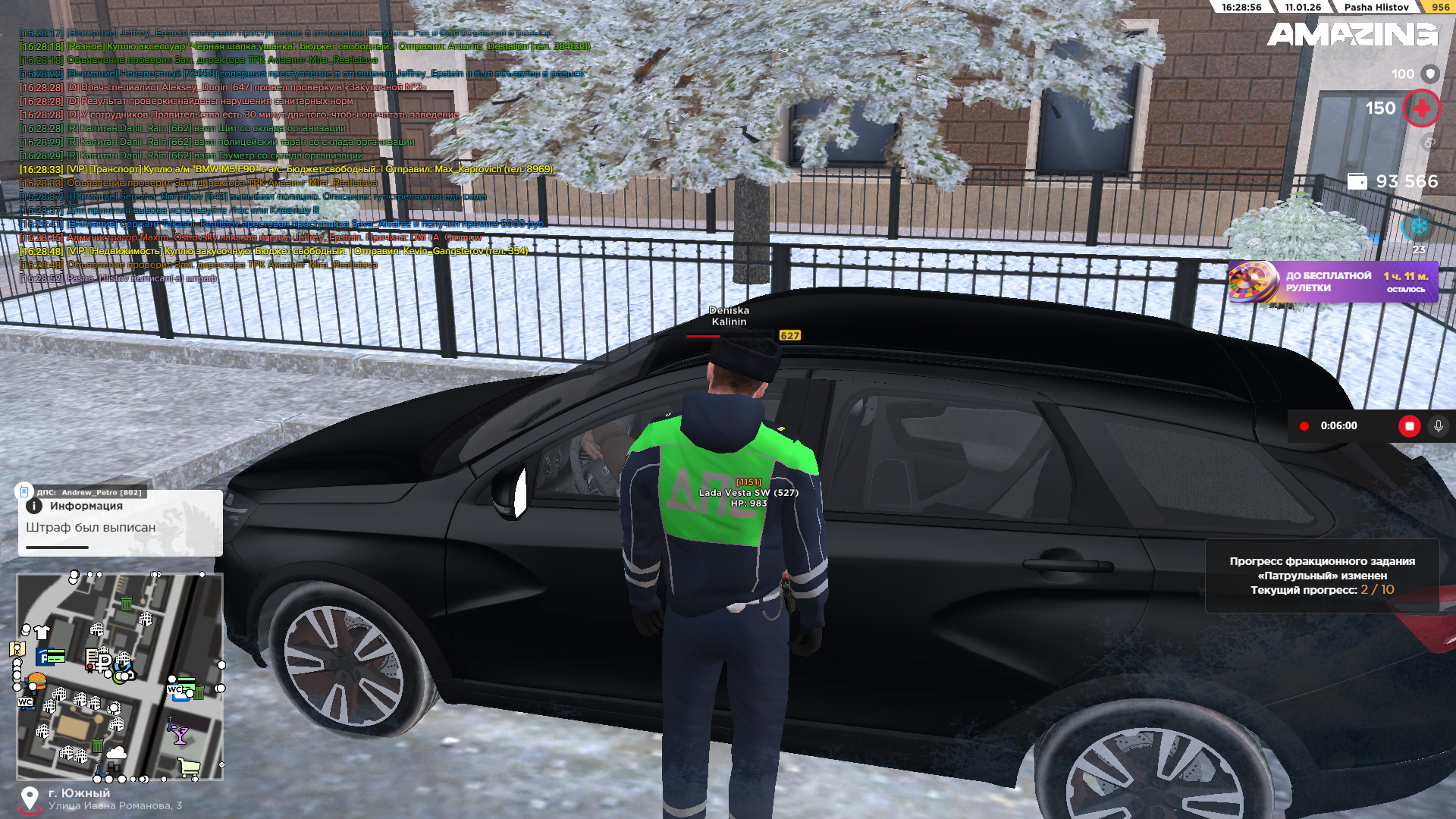Select the cocktail glass marker on minimap
The height and width of the screenshot is (819, 1456).
click(180, 733)
